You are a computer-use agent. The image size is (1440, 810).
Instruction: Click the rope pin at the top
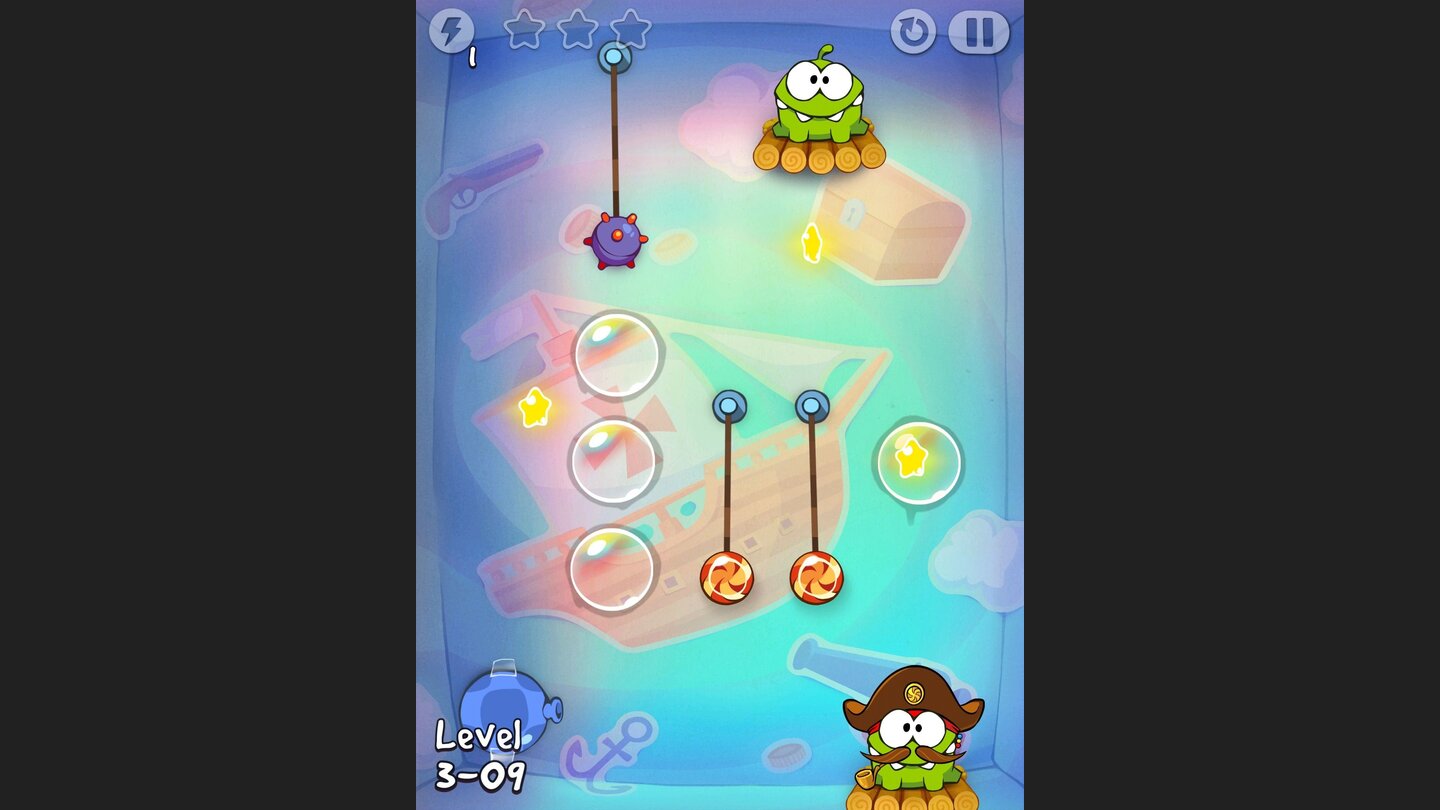click(x=615, y=55)
